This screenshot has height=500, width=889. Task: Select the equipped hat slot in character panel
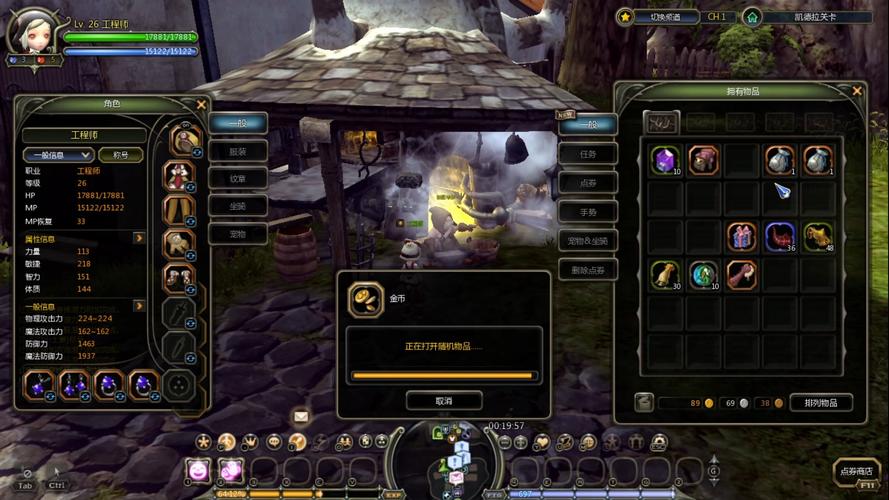tap(181, 139)
